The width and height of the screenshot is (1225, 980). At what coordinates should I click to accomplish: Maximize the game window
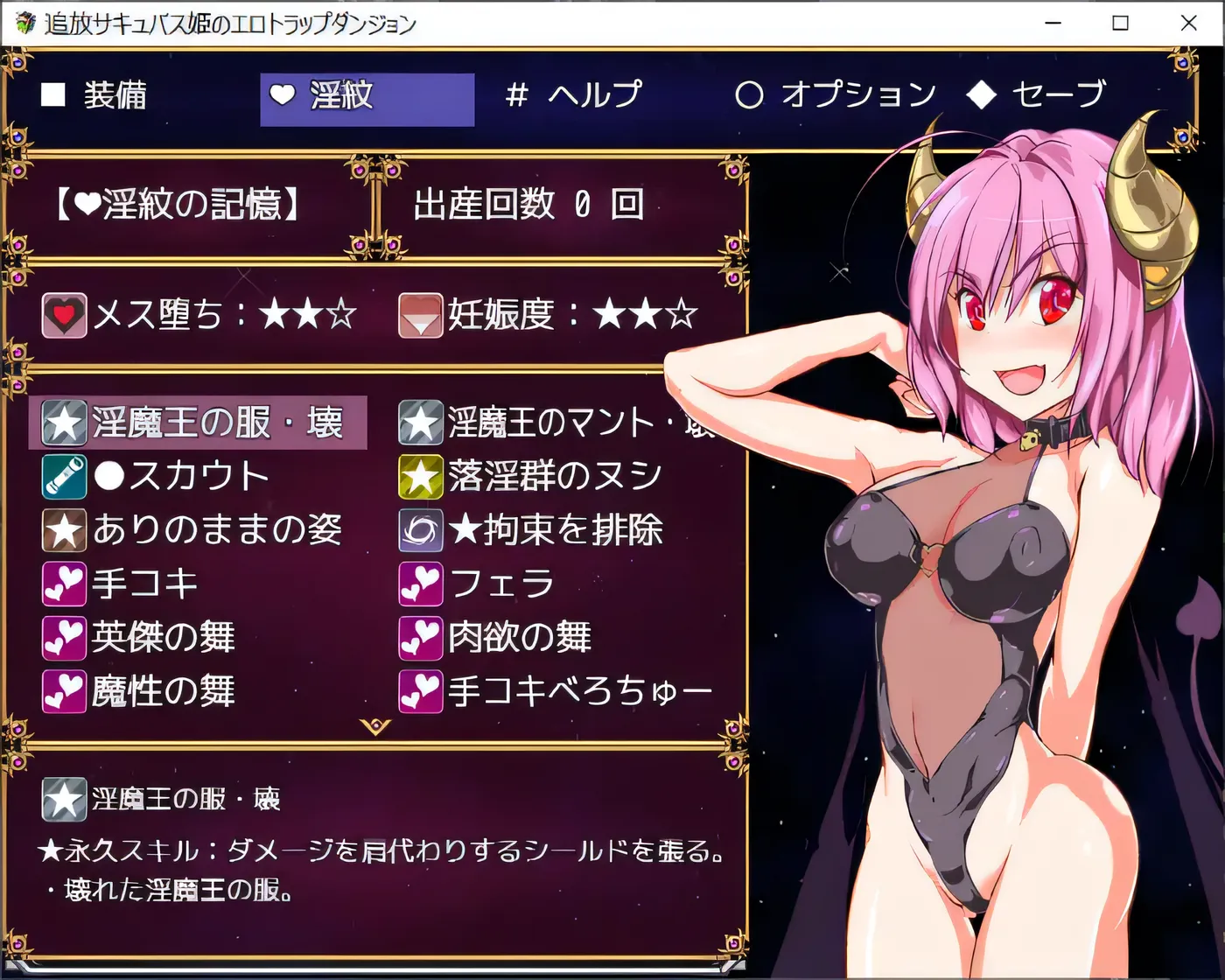tap(1120, 24)
